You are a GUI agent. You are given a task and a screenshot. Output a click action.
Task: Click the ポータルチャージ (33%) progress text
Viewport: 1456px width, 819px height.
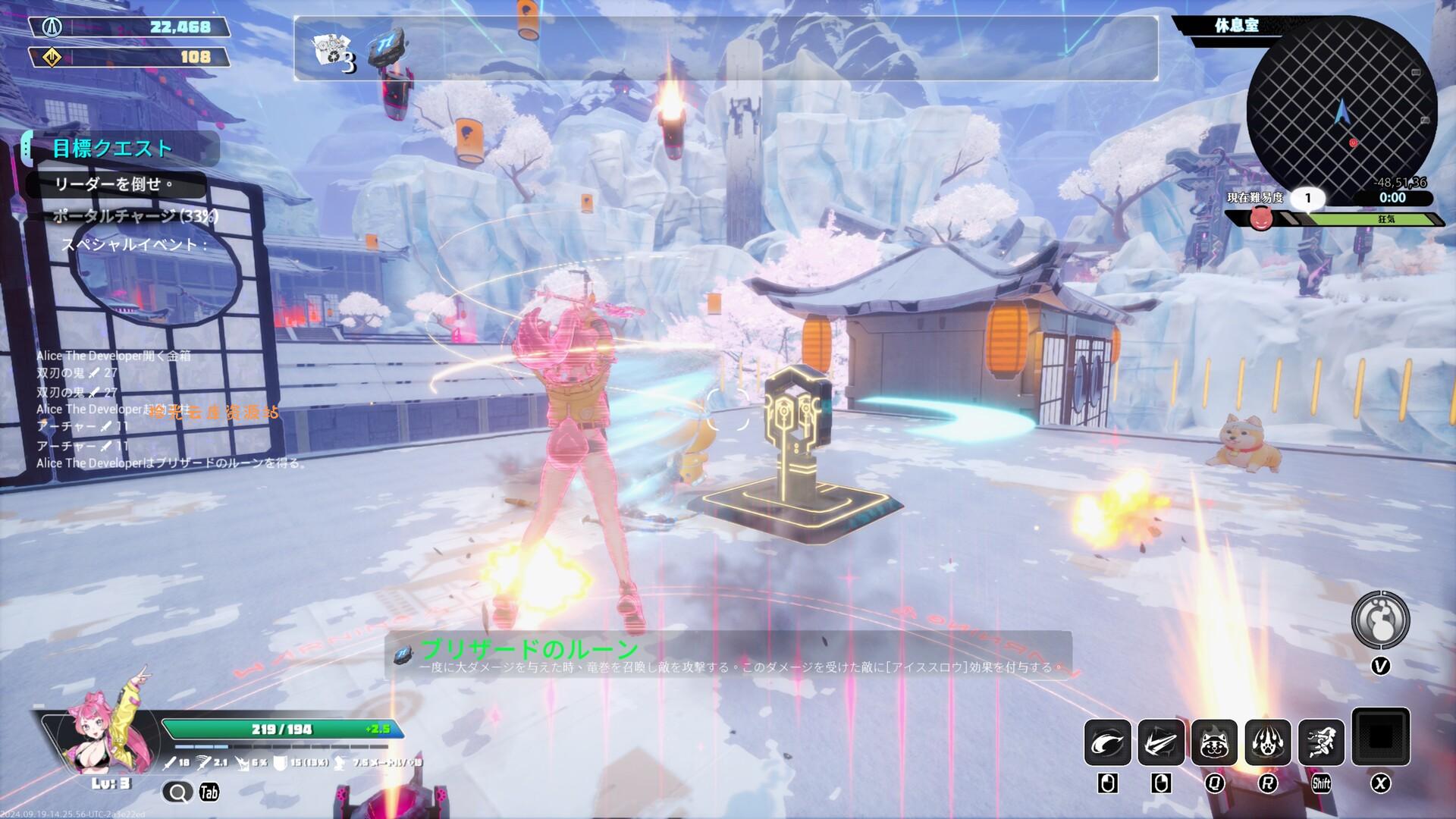[x=135, y=216]
